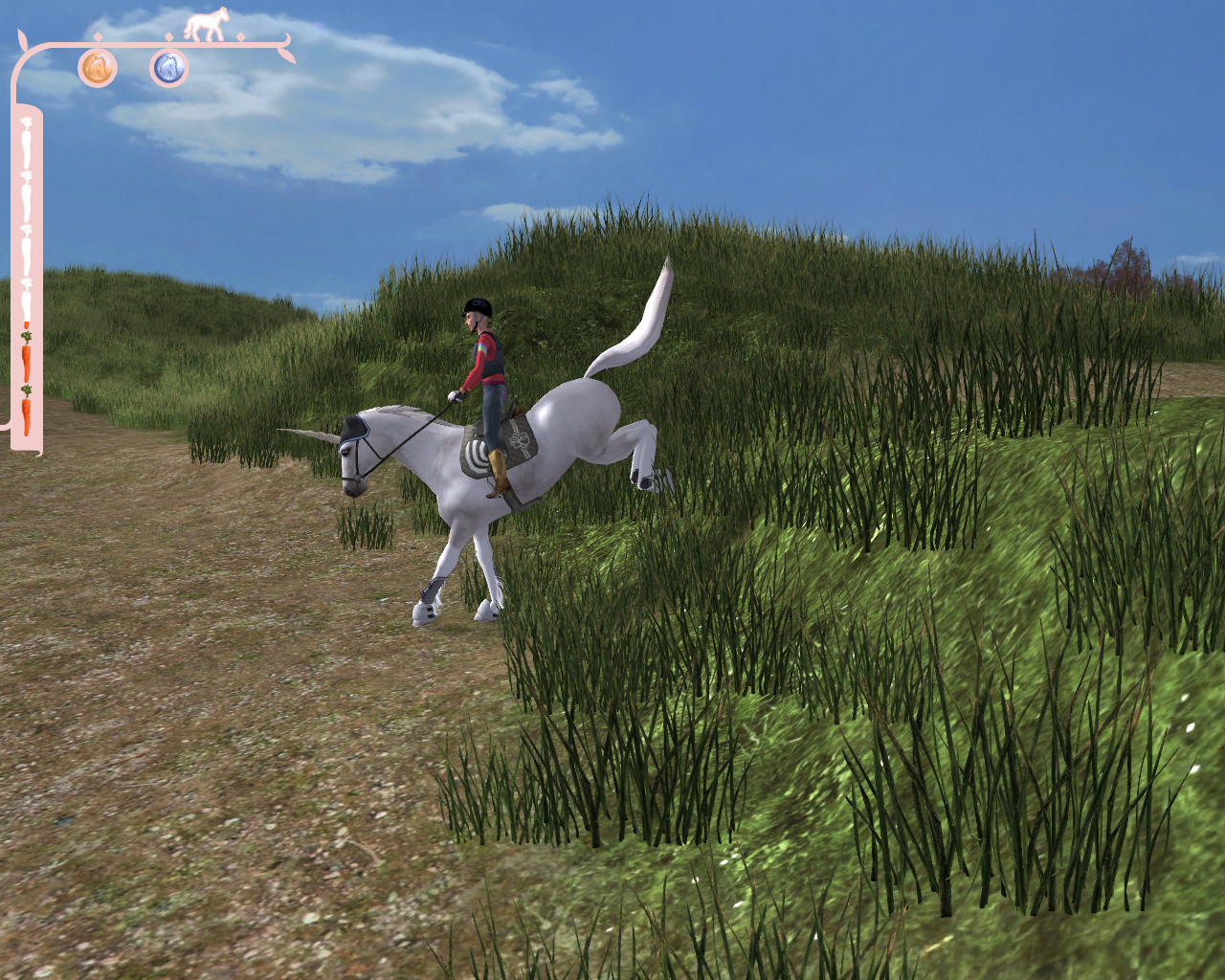Select the blue horse medallion icon
Screen dimensions: 1225x980
pyautogui.click(x=169, y=68)
